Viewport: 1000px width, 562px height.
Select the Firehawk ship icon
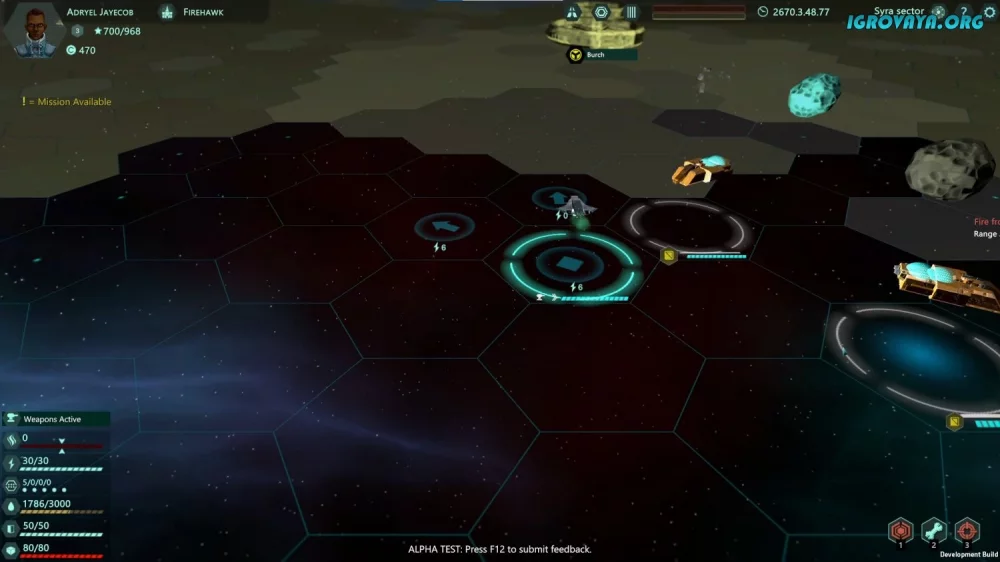tap(167, 13)
